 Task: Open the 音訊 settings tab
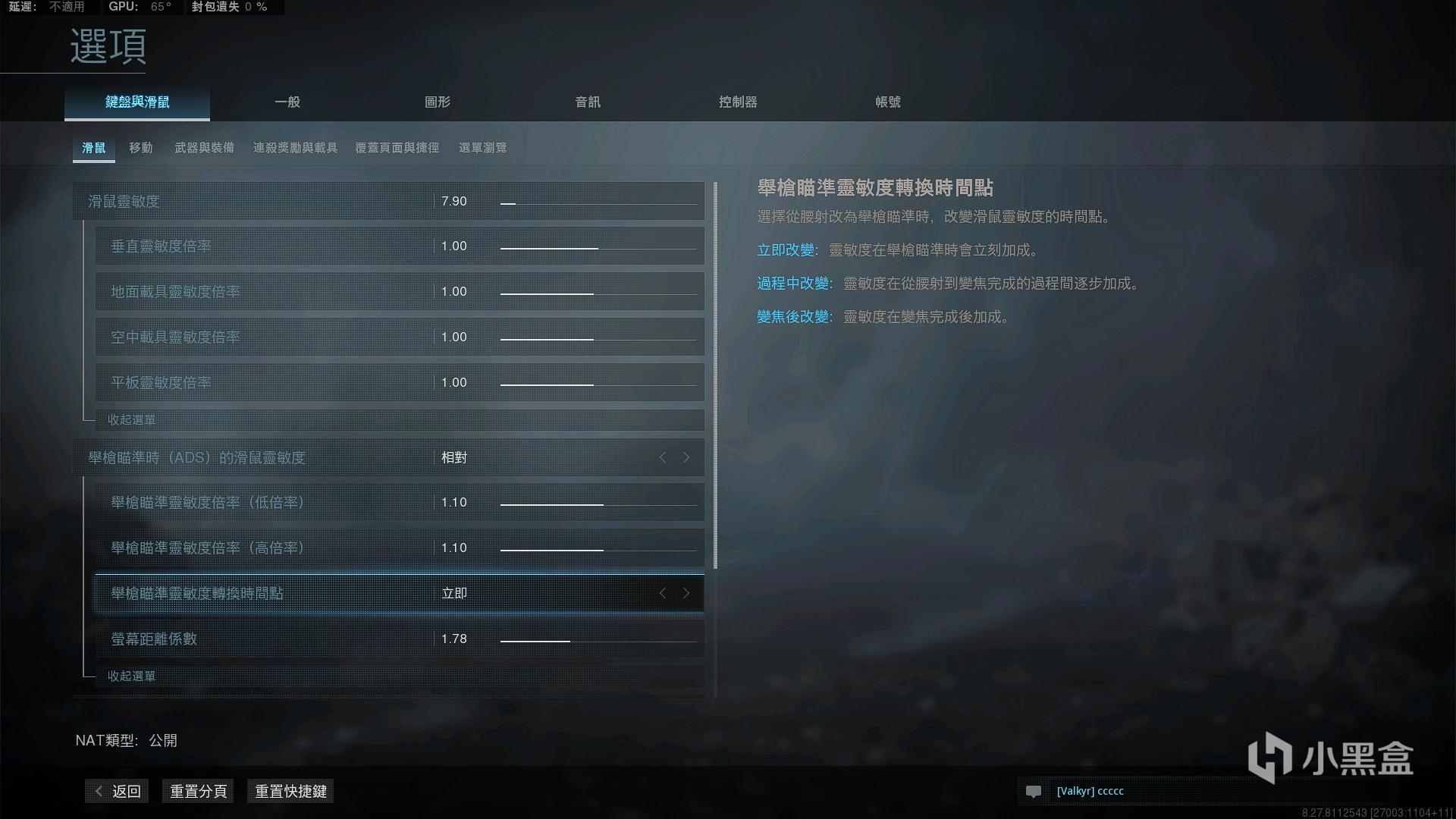point(587,102)
